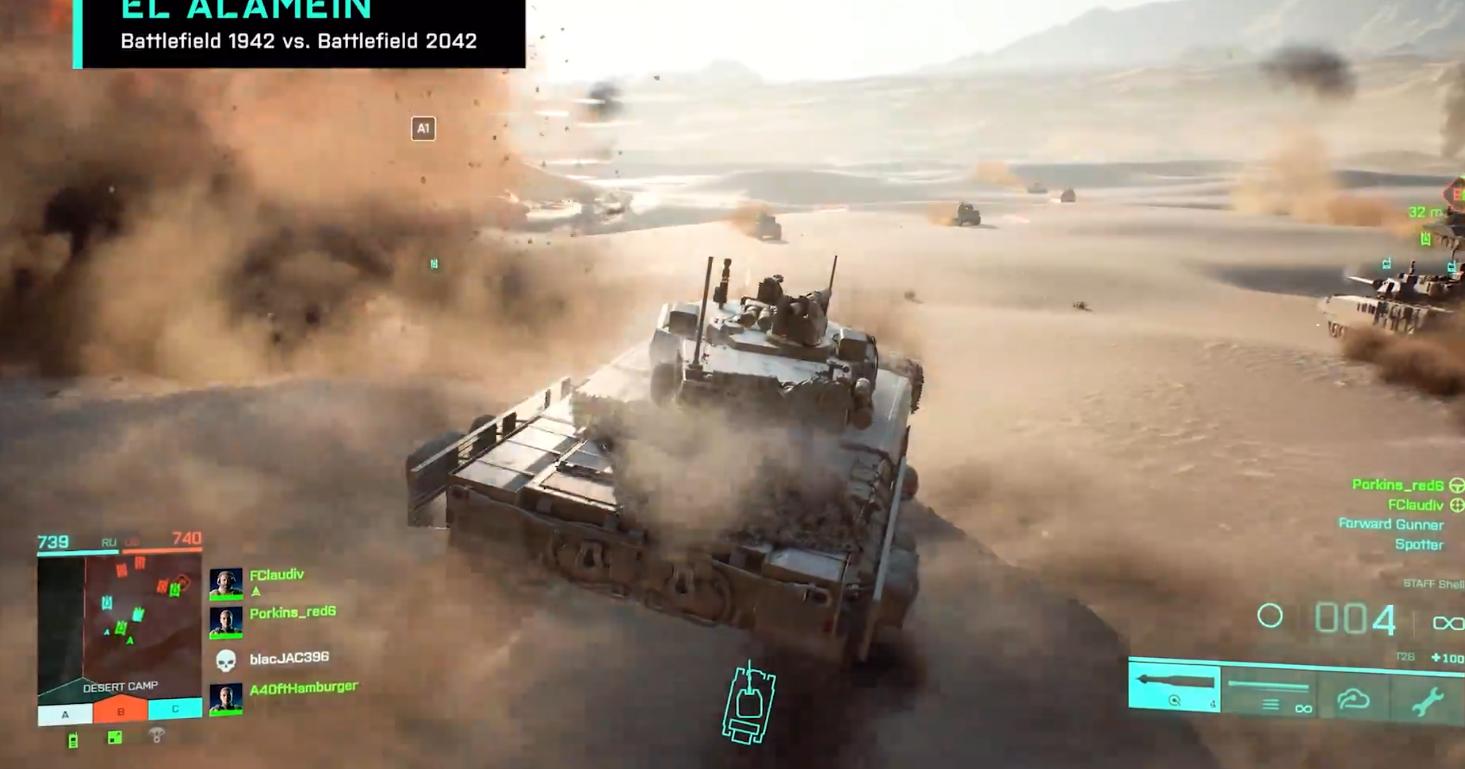1465x769 pixels.
Task: Click the tactical minimap
Action: point(119,618)
